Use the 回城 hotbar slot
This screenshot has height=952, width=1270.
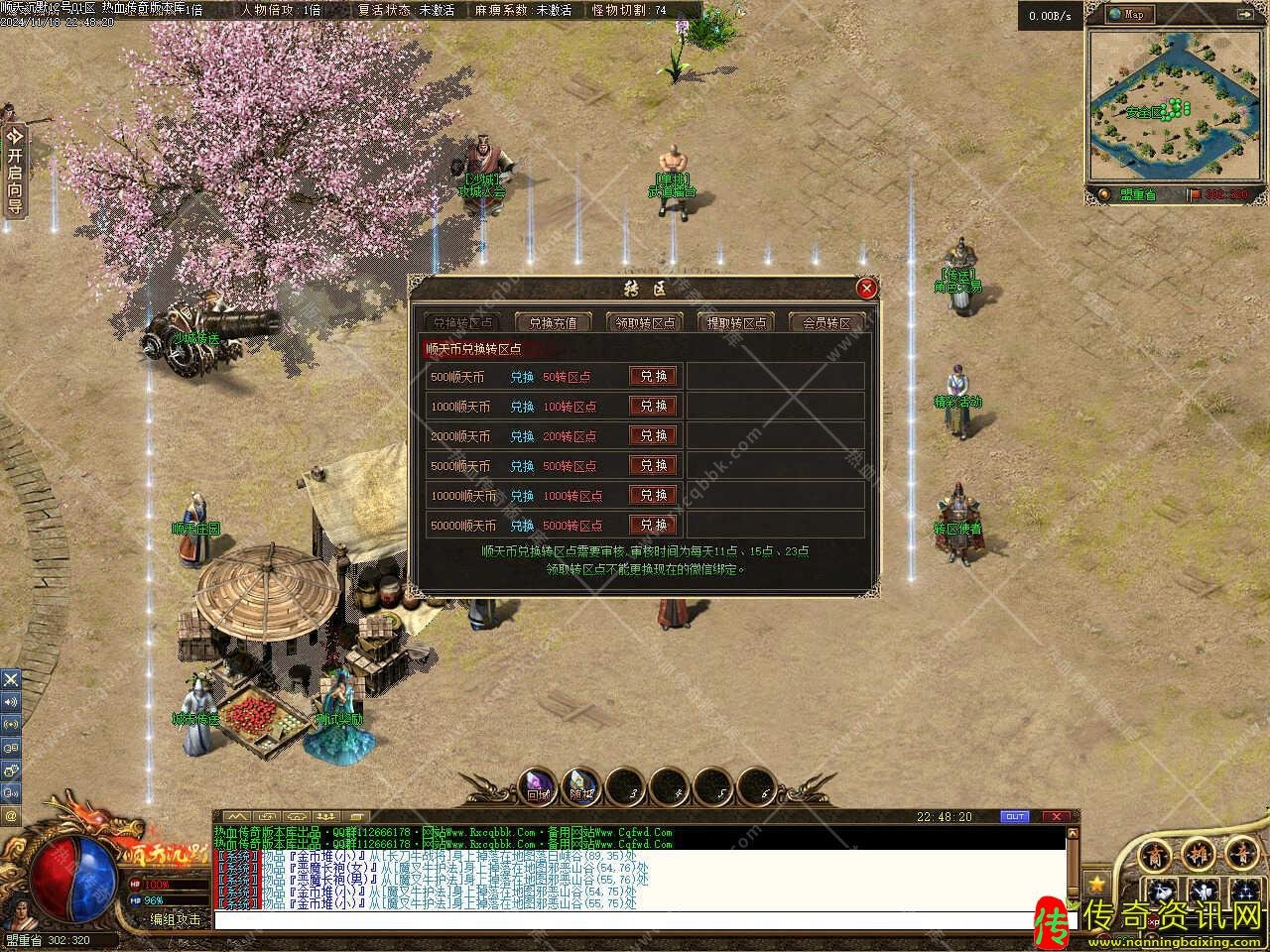pos(539,786)
